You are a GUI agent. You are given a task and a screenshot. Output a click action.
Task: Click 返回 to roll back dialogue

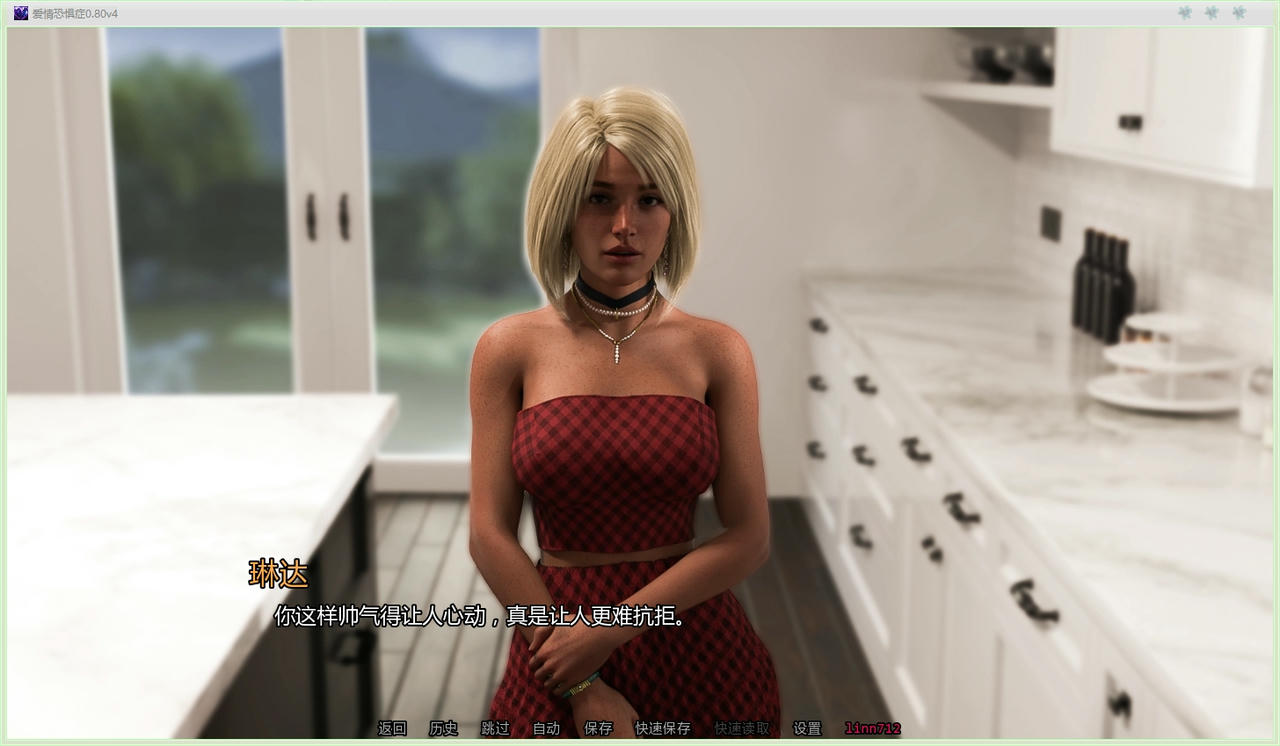pos(390,729)
